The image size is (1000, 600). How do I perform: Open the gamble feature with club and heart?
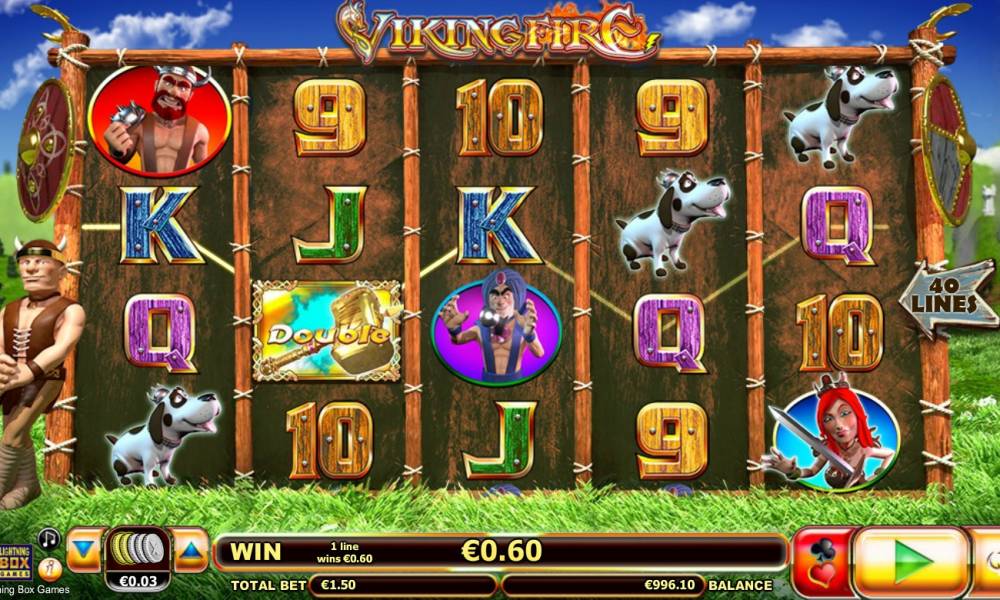click(821, 562)
